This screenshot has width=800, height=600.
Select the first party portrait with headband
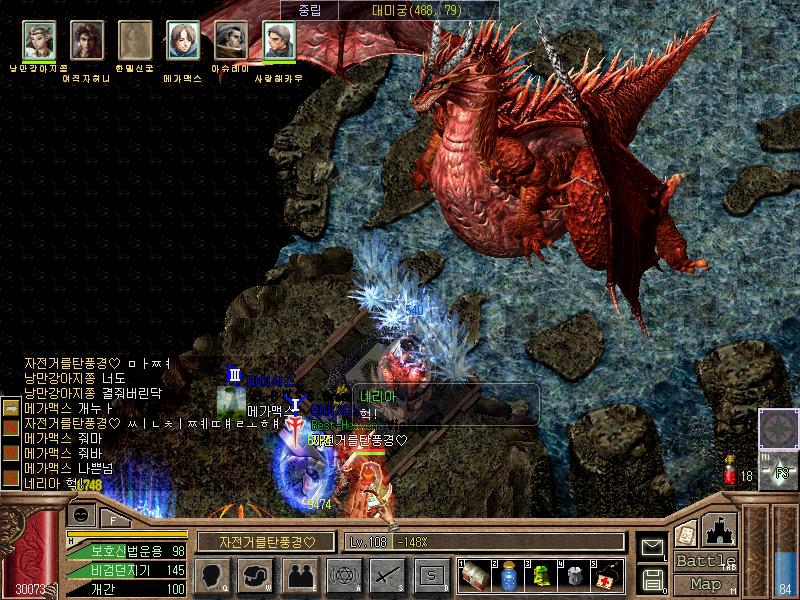(38, 41)
